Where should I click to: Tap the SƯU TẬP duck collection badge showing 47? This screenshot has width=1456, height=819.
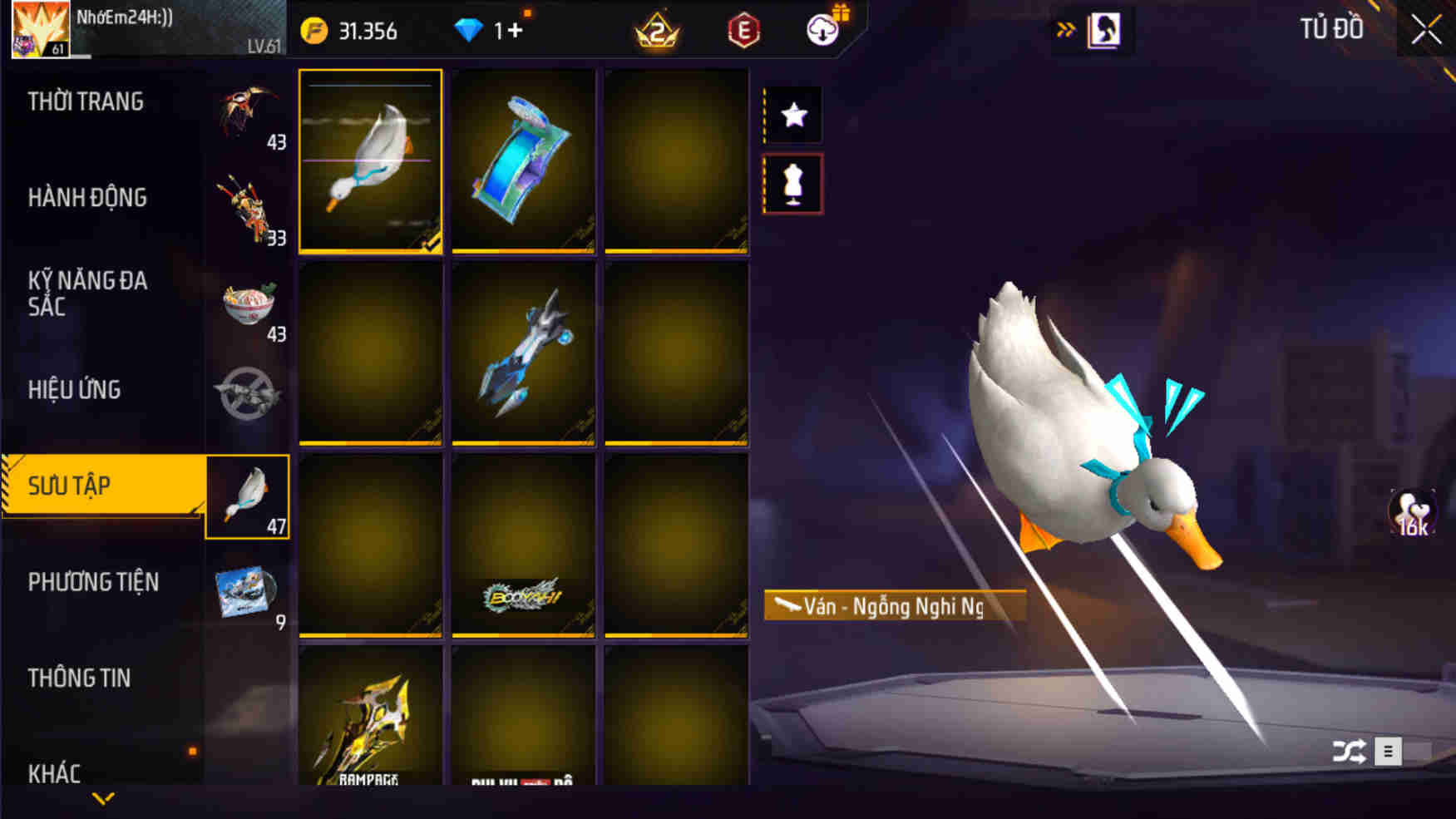(x=247, y=496)
